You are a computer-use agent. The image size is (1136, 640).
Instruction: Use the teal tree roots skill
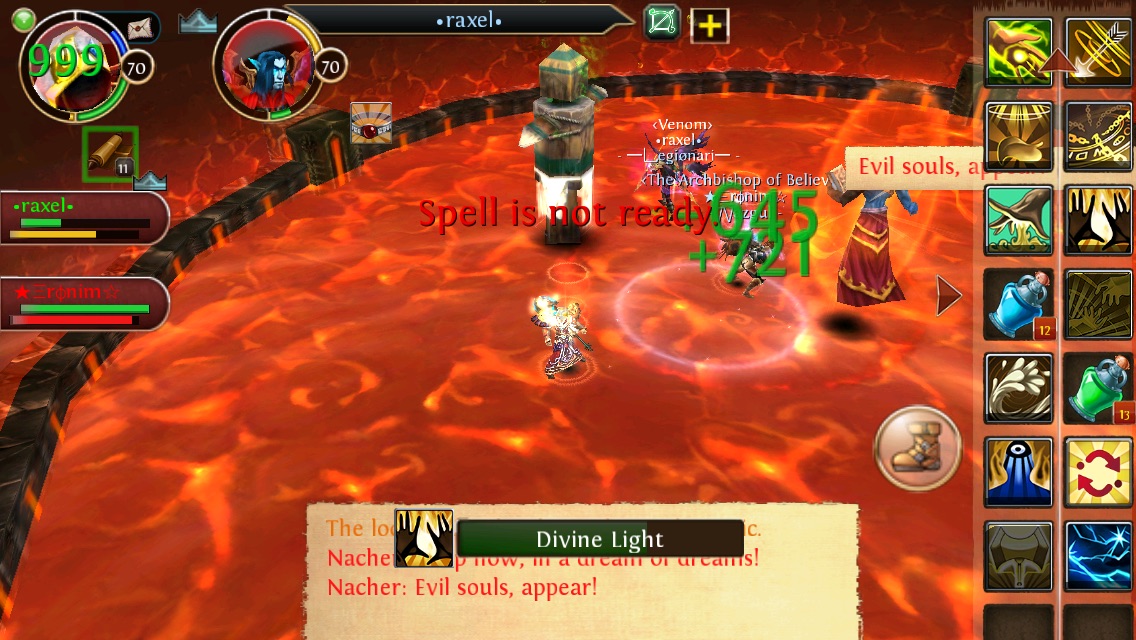click(1019, 220)
